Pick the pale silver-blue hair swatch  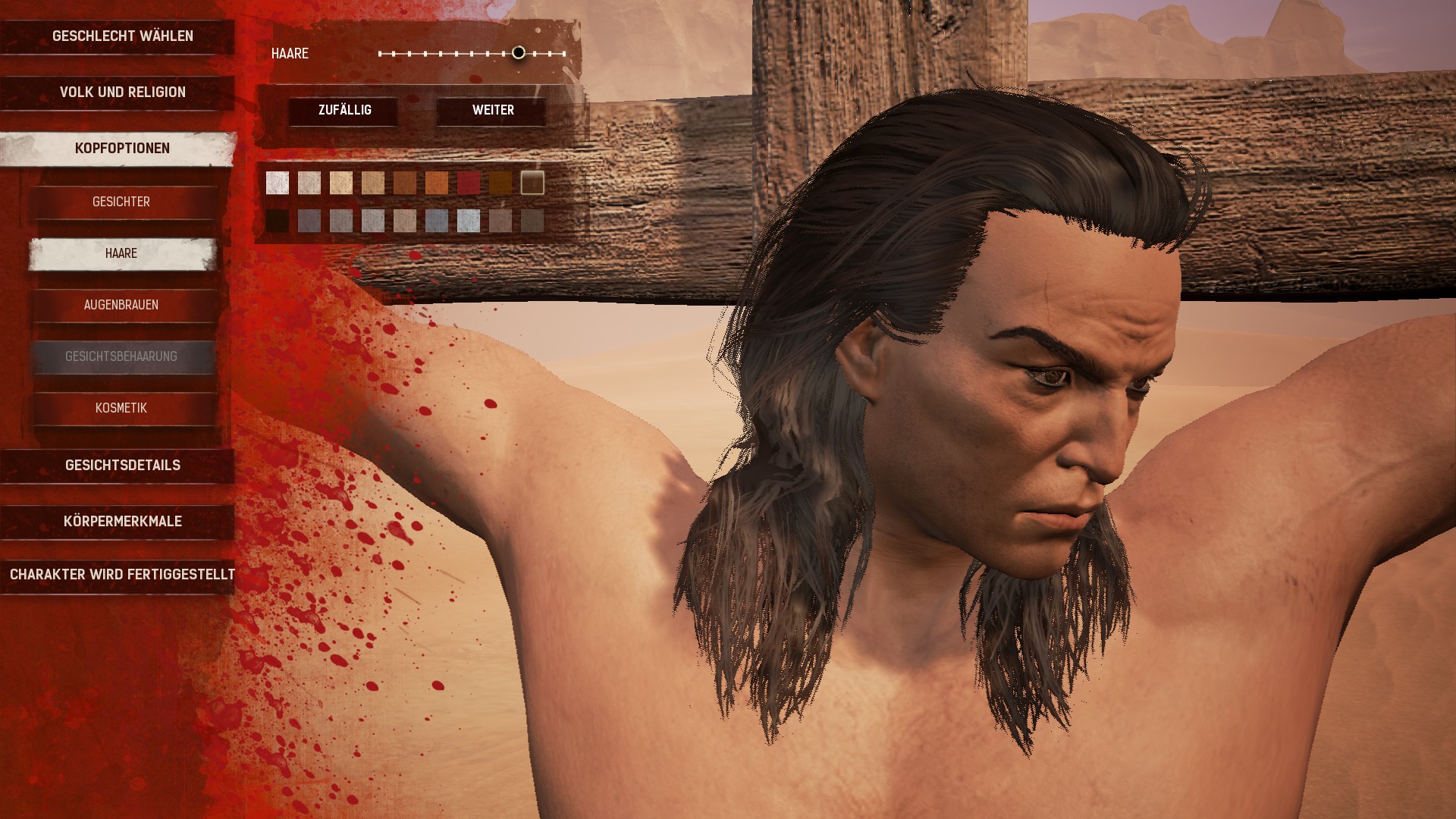pyautogui.click(x=469, y=221)
